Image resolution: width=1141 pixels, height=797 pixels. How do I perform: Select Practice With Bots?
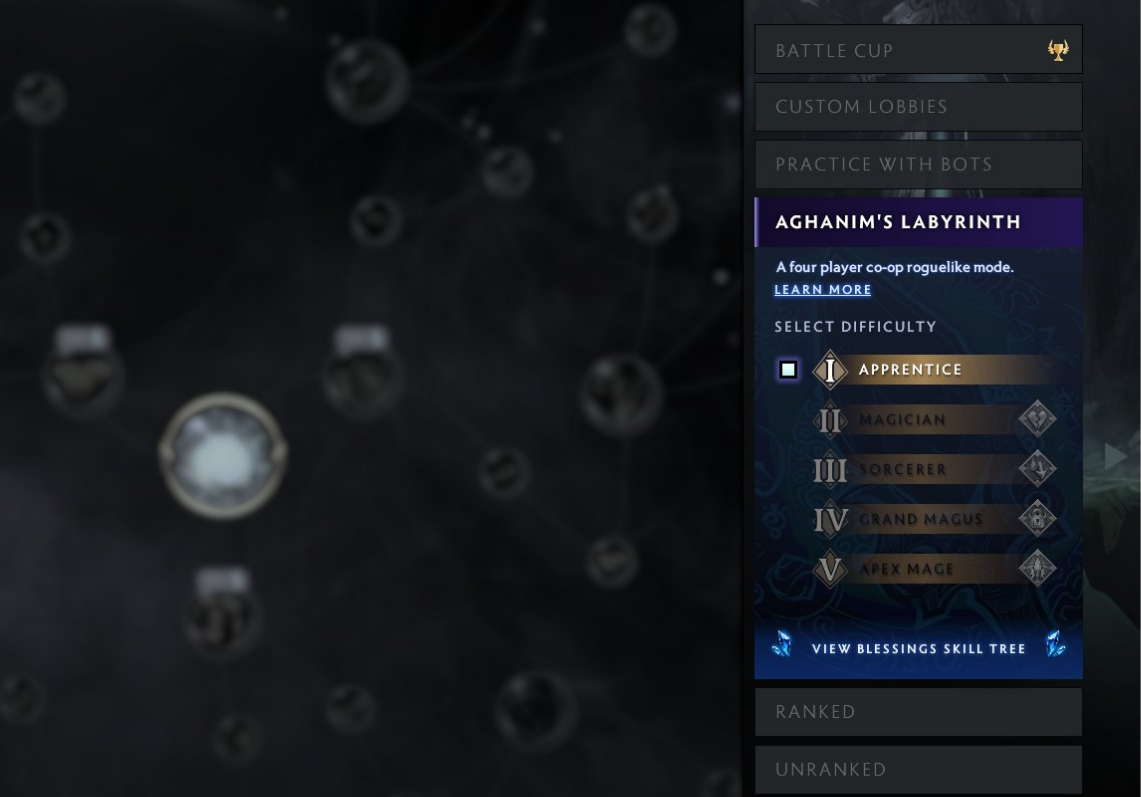click(x=918, y=164)
